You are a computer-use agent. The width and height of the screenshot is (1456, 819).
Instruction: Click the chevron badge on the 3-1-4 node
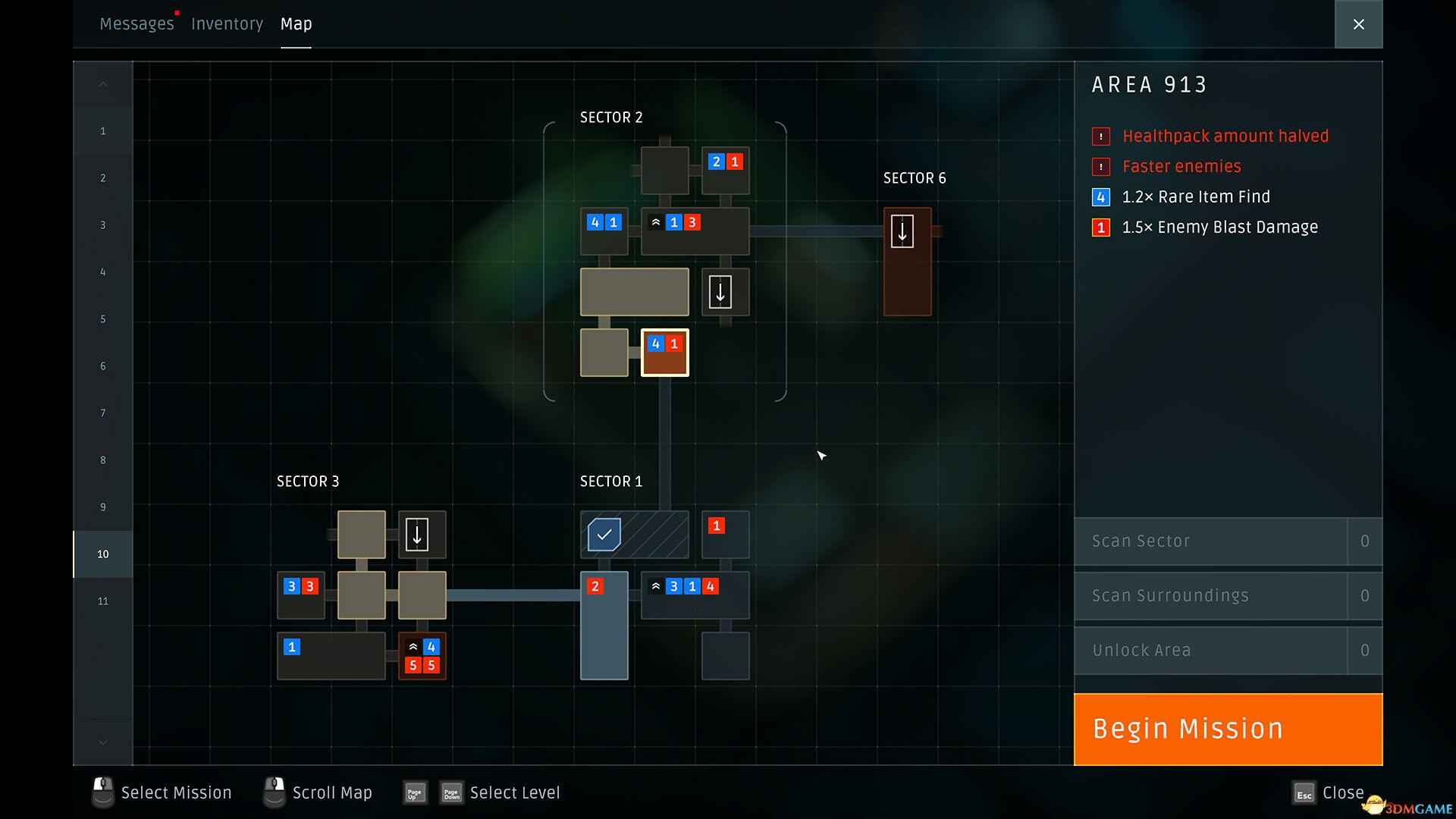pos(657,586)
